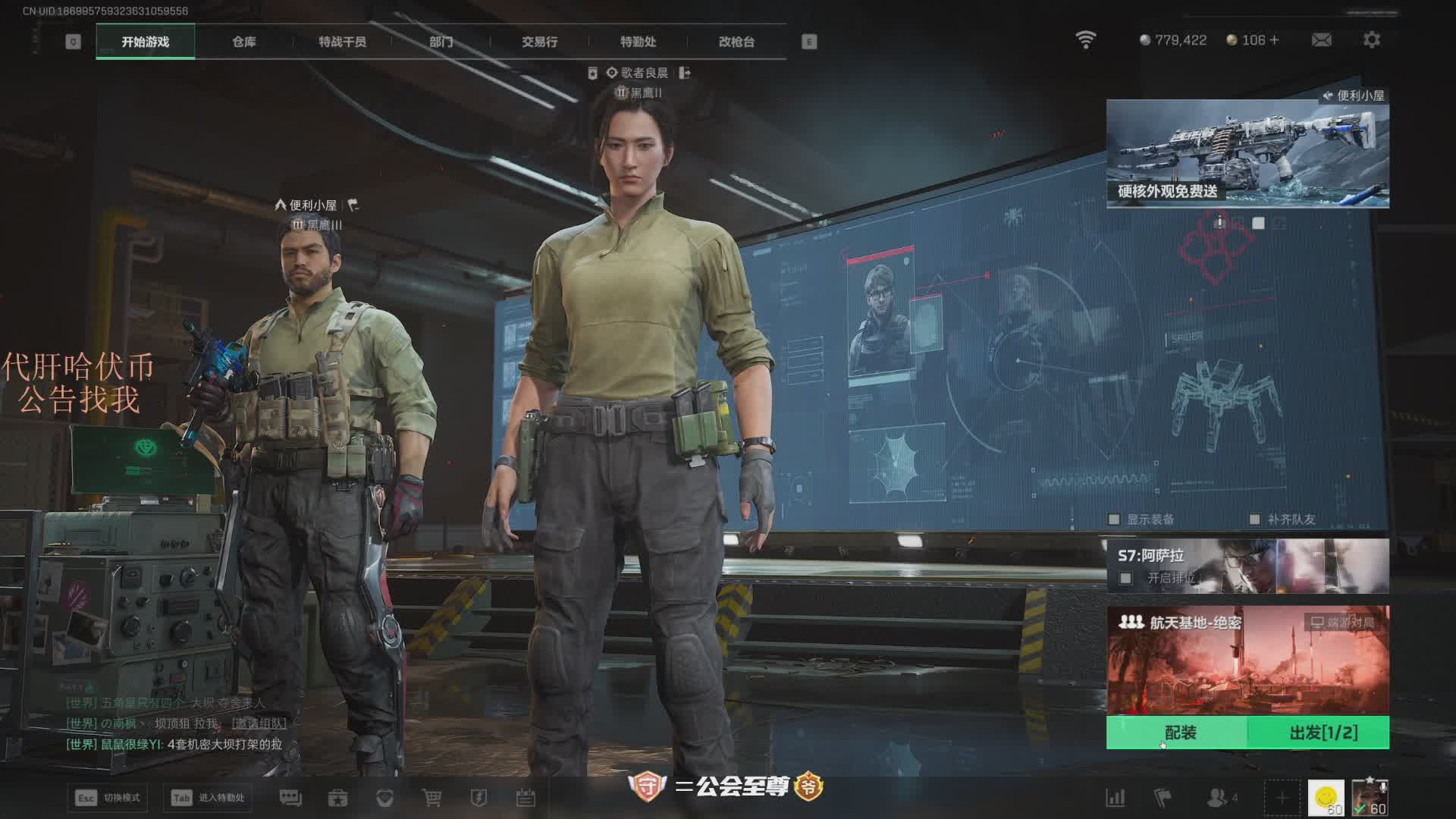The image size is (1456, 819).
Task: Toggle the 显示装备 checkbox
Action: pos(1114,519)
